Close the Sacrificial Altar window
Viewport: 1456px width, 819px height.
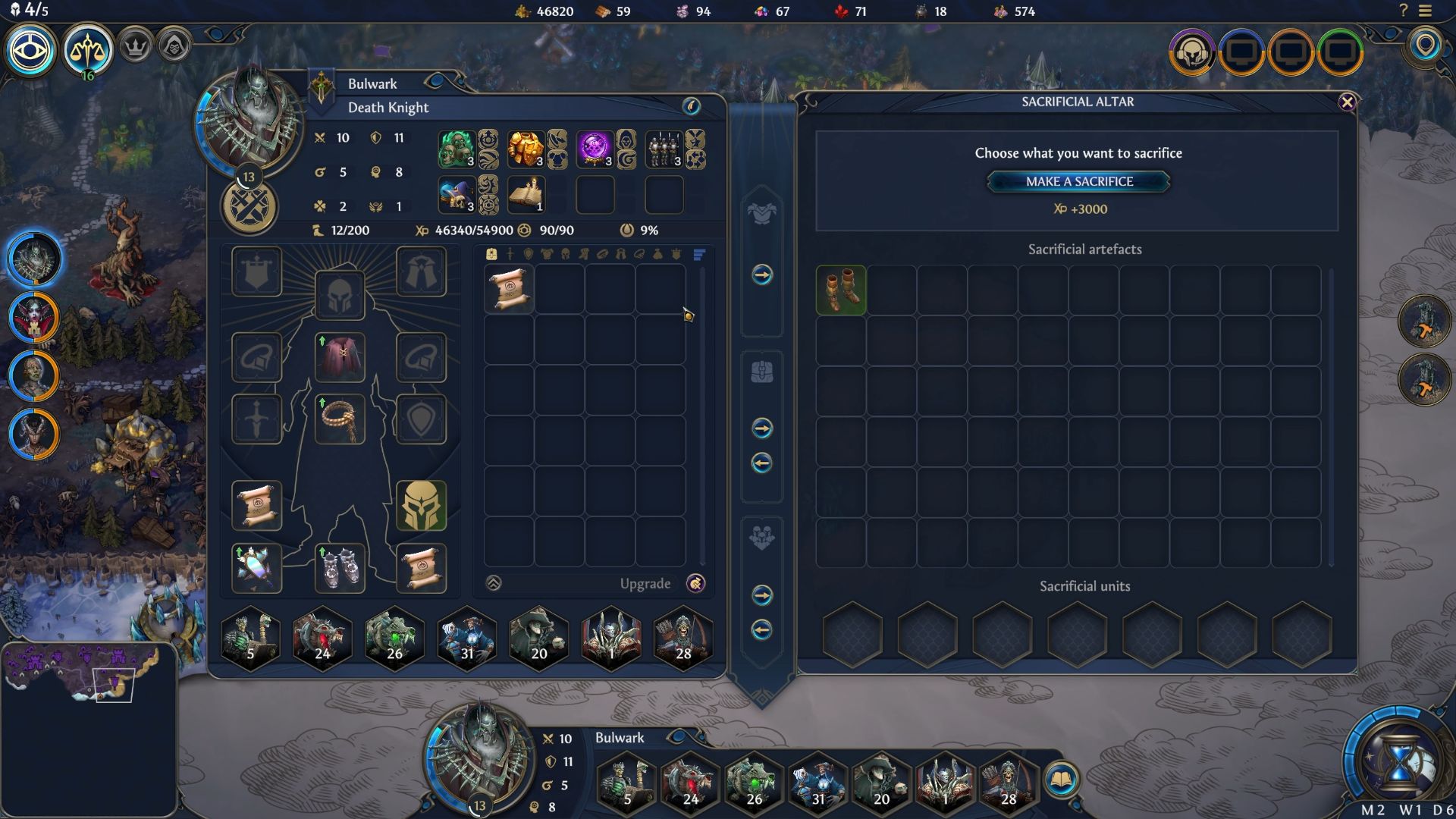pos(1347,102)
